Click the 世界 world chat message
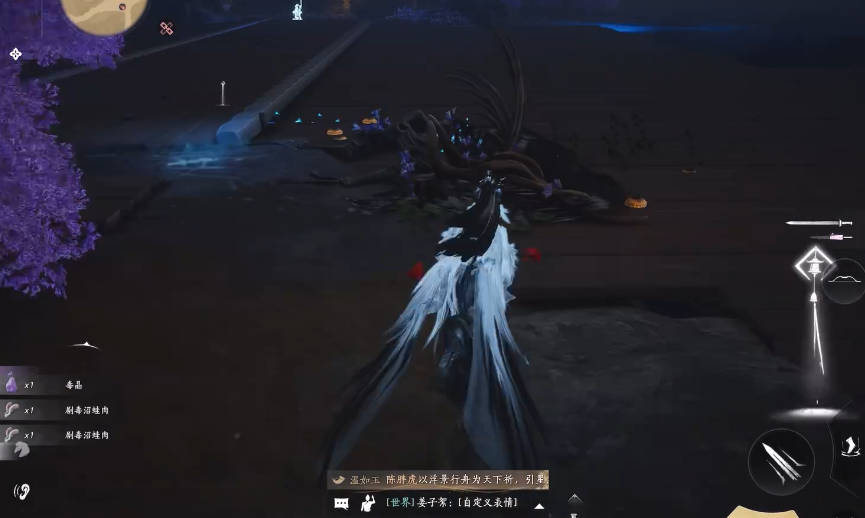This screenshot has width=865, height=518. click(x=451, y=502)
